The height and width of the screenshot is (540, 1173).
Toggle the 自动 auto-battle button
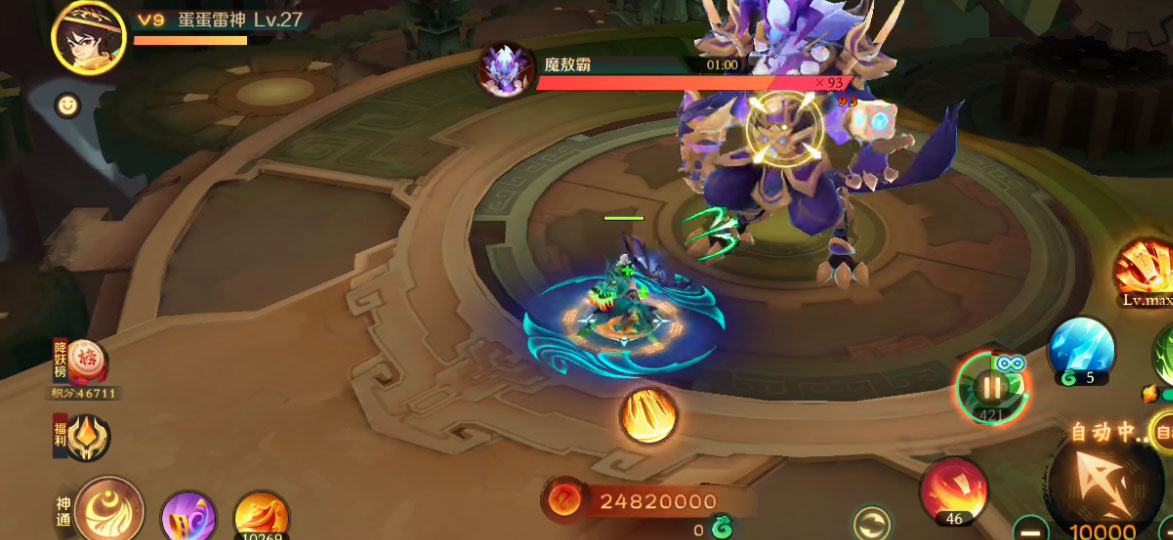tap(1163, 432)
